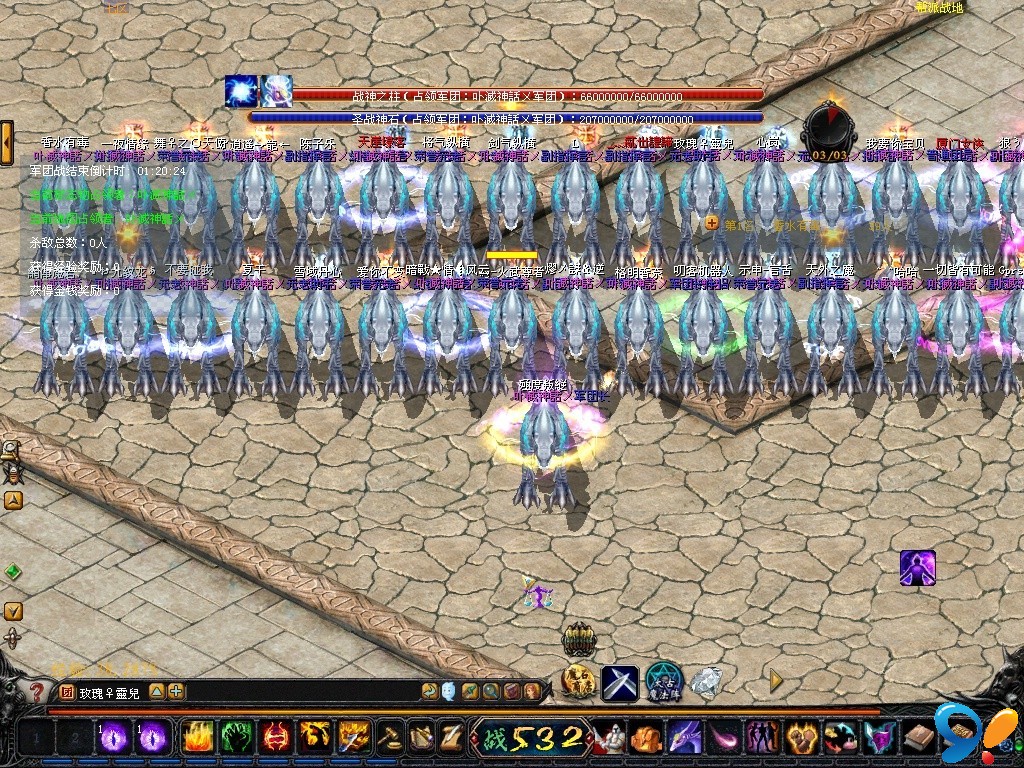Activate the pink comet skill icon
The image size is (1024, 768).
tap(723, 738)
